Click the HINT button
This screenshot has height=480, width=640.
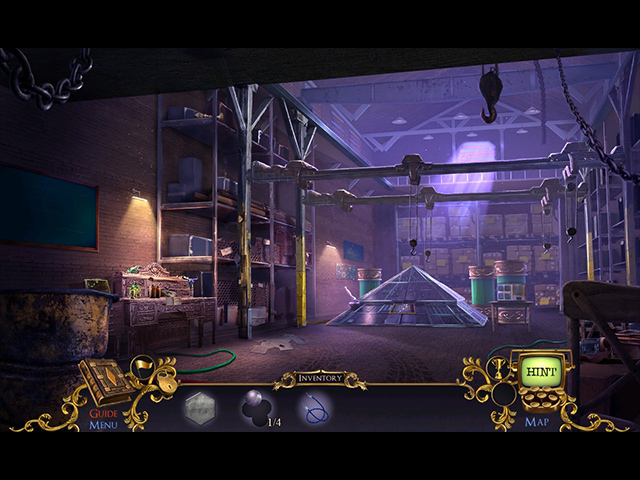point(534,372)
